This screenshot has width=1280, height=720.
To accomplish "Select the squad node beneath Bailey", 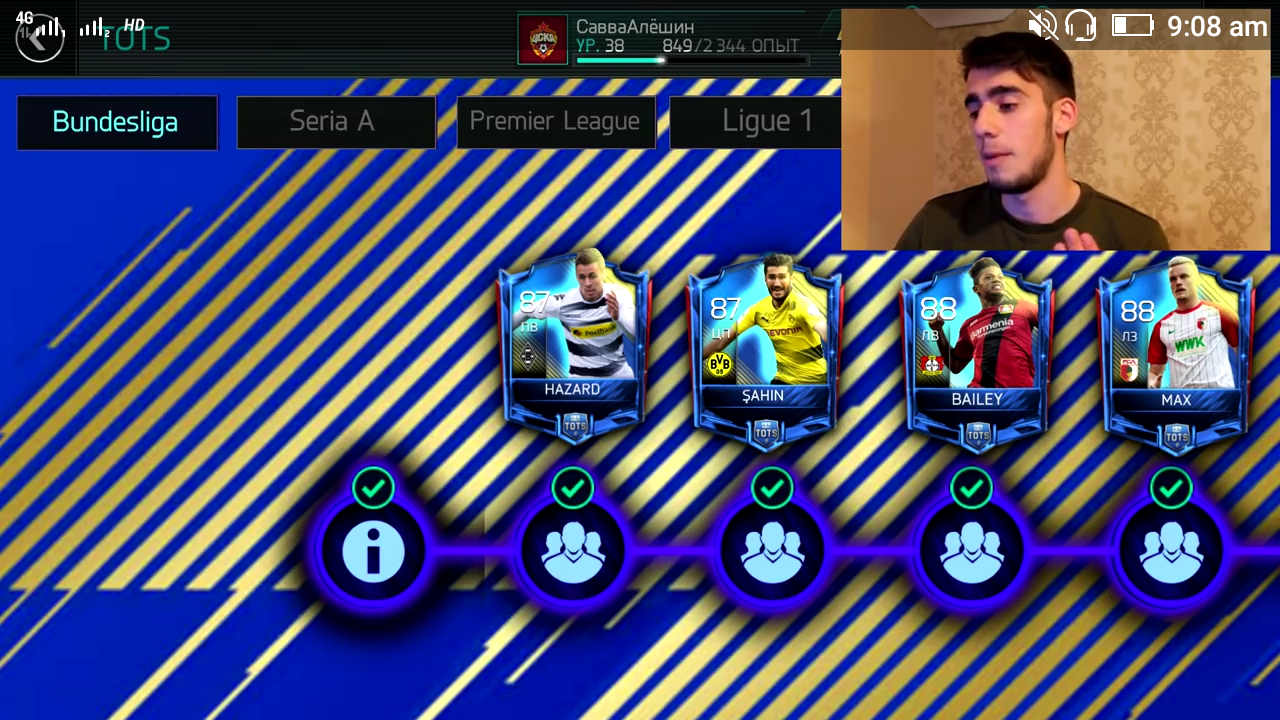I will click(x=972, y=550).
